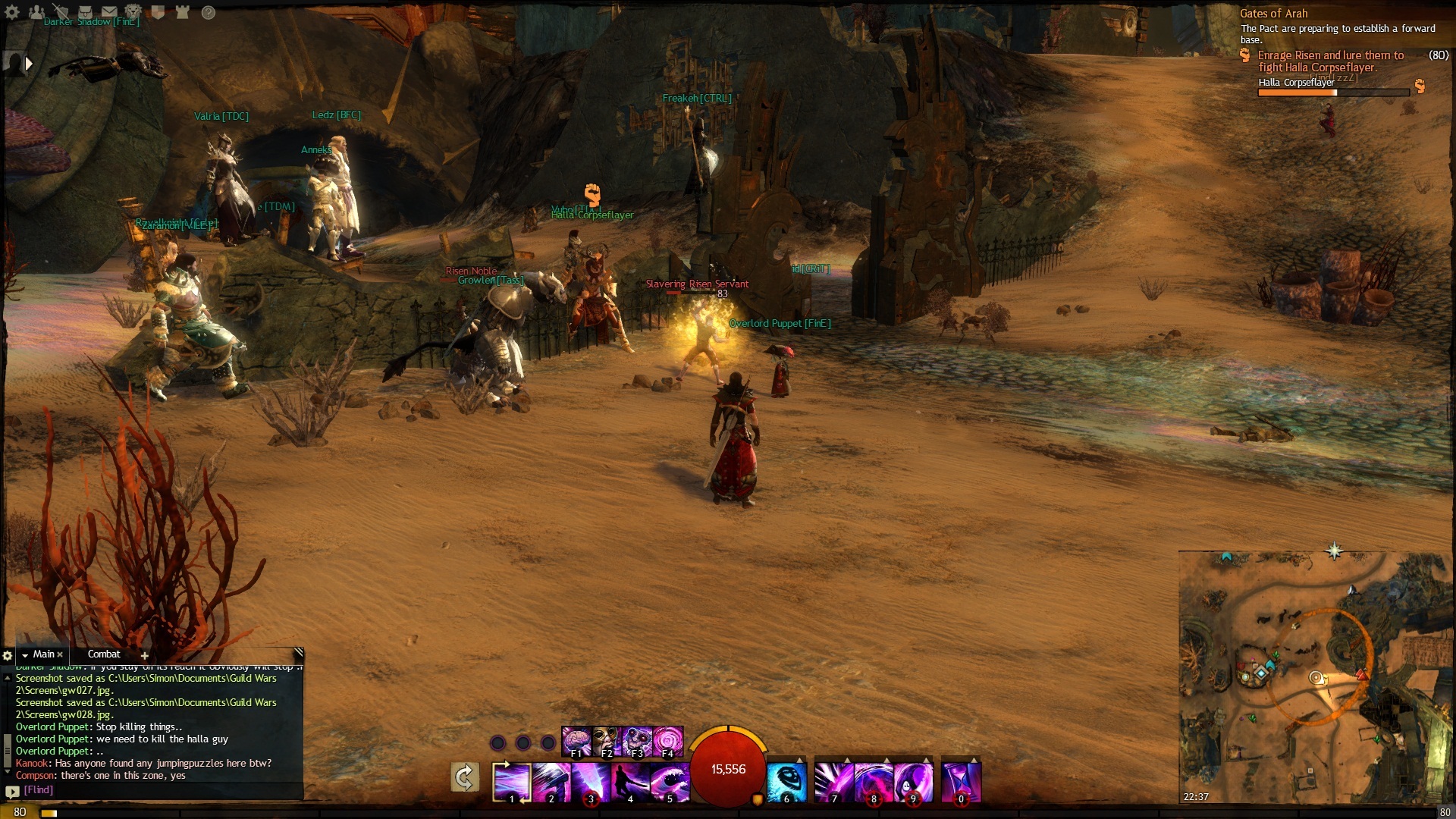1456x819 pixels.
Task: Open the contacts and friends panel
Action: point(36,12)
